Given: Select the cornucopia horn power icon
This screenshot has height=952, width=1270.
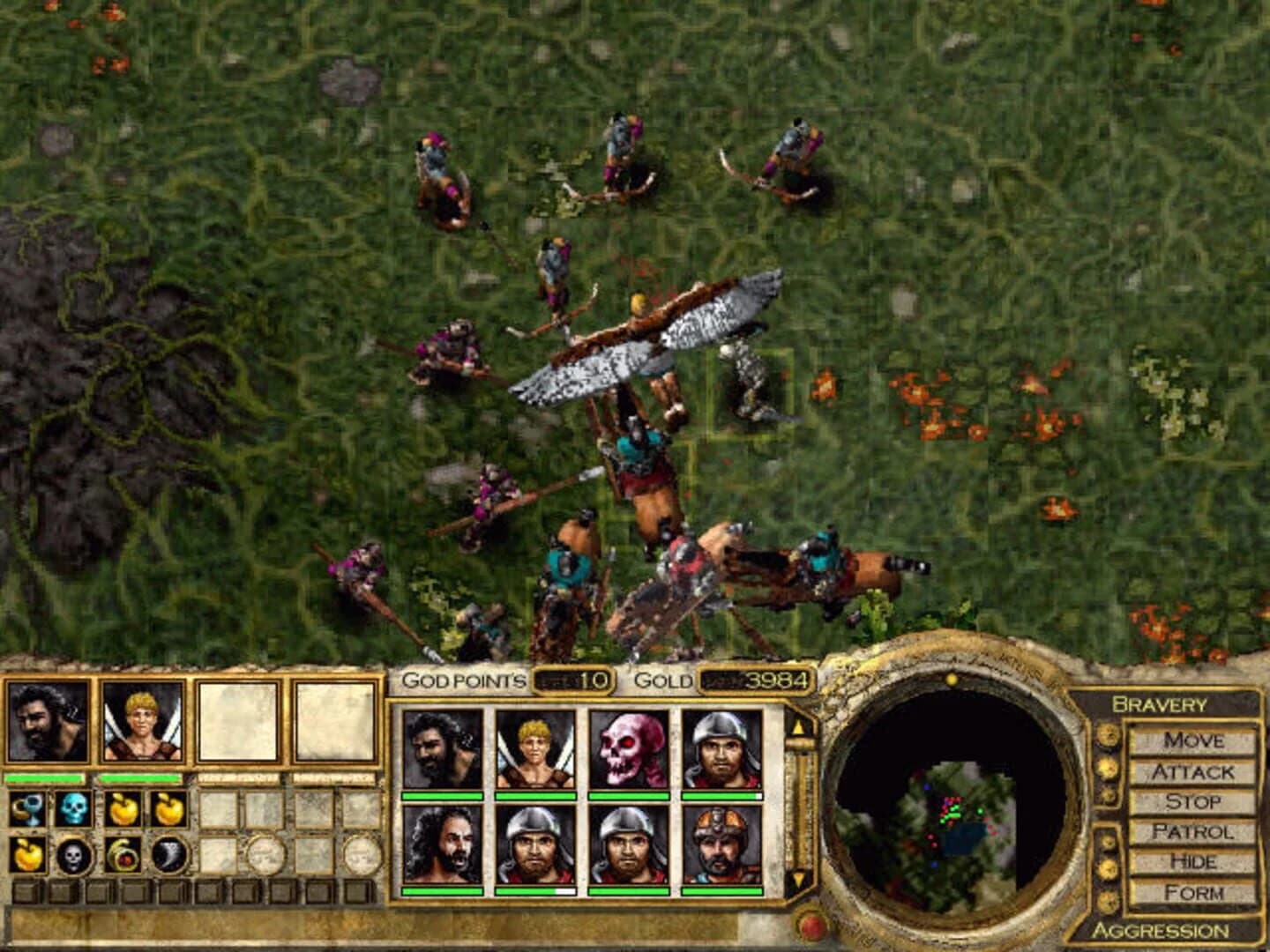Looking at the screenshot, I should tap(121, 856).
